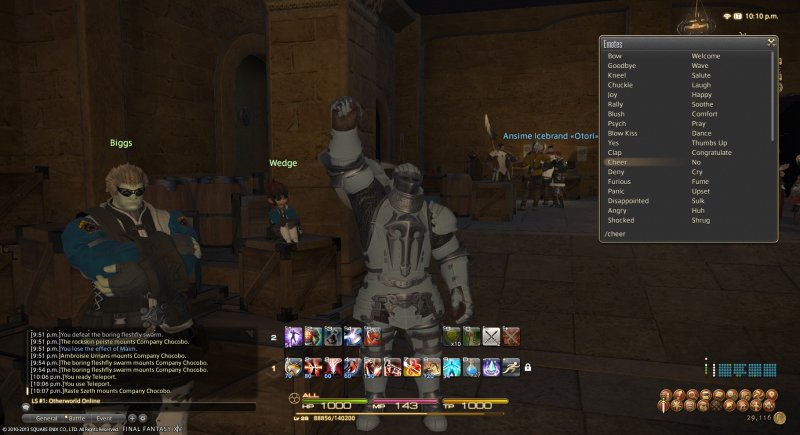
Task: Switch to the Battle chat tab
Action: 76,417
